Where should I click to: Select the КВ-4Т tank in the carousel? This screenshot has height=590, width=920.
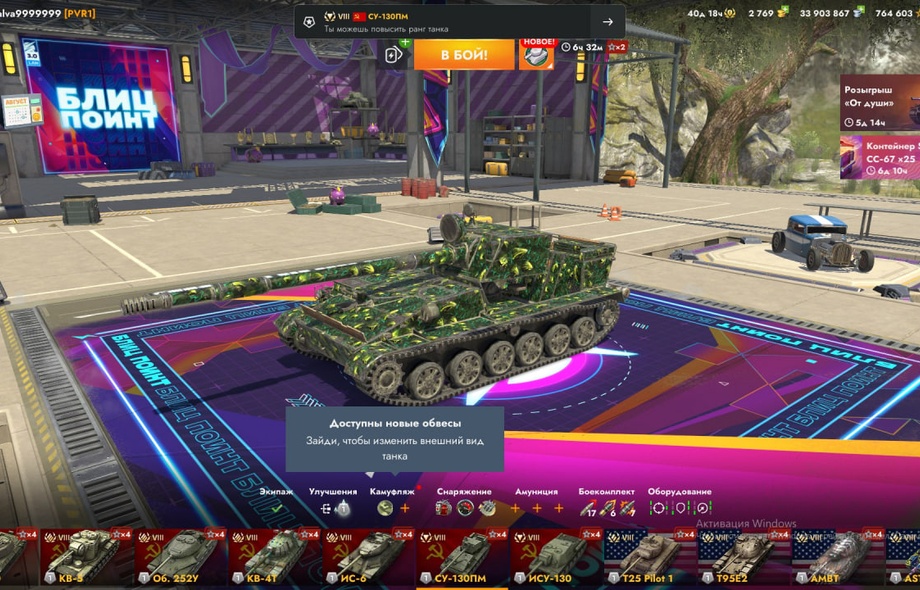pos(275,557)
